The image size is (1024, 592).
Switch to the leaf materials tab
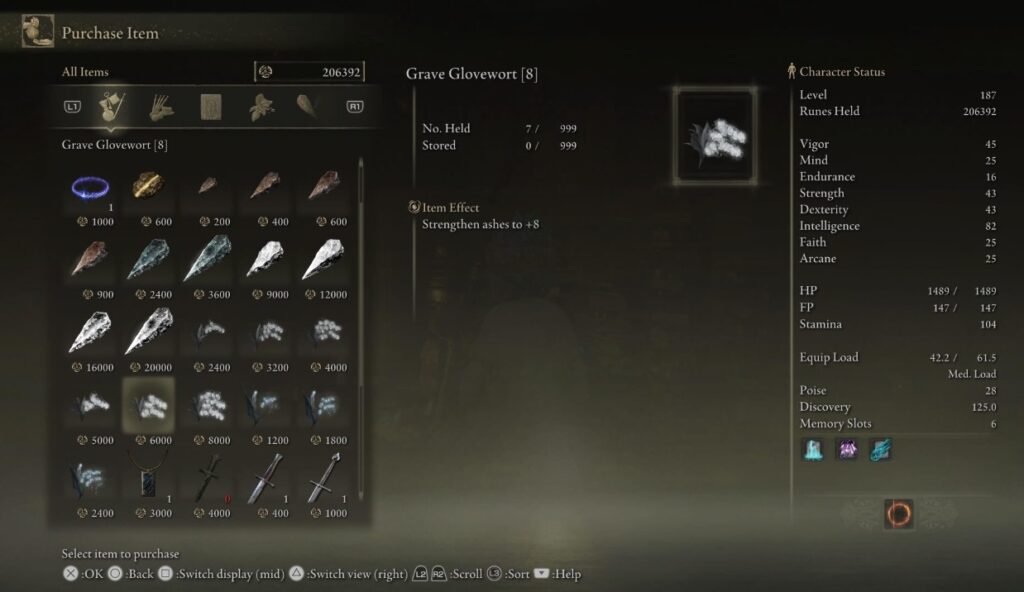coord(262,106)
